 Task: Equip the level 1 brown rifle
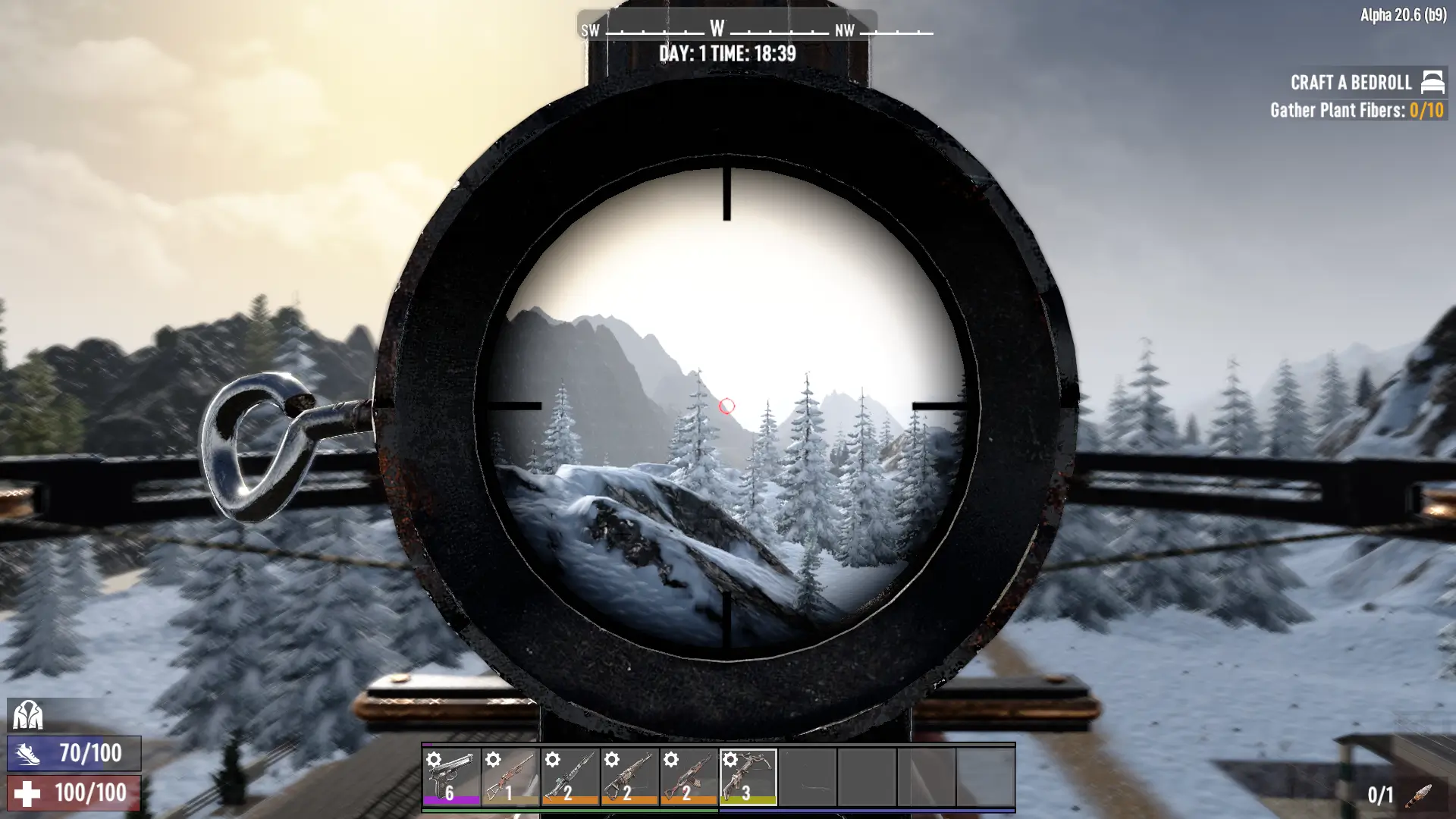point(510,777)
